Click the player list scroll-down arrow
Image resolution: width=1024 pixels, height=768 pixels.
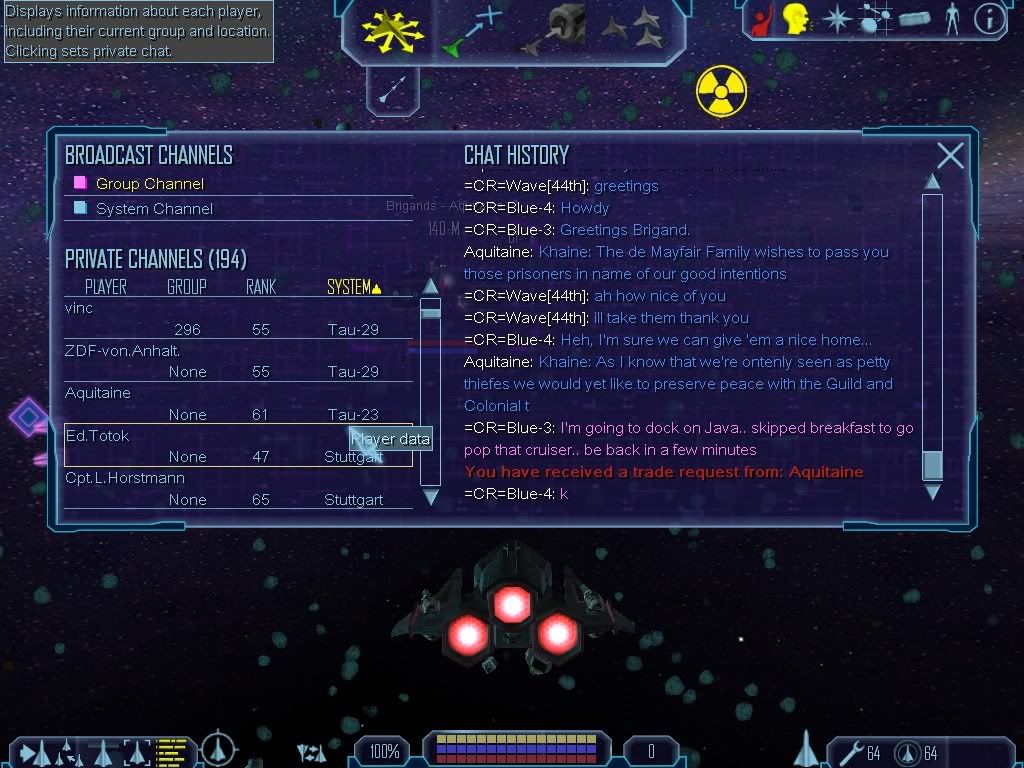pyautogui.click(x=430, y=496)
